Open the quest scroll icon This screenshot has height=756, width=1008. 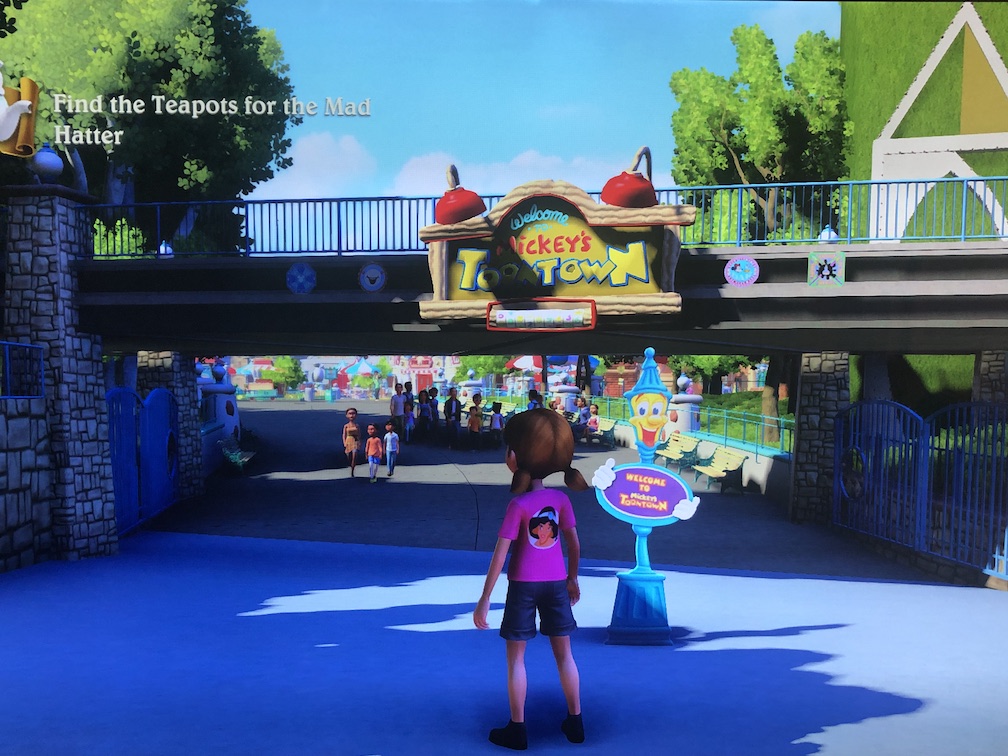pos(18,115)
